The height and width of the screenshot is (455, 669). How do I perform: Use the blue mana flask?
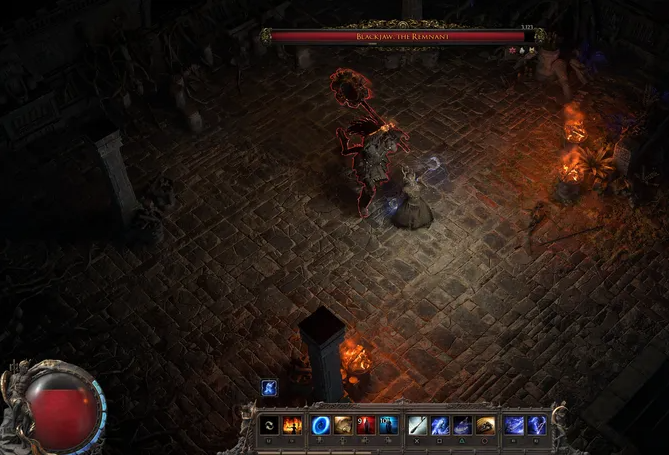click(388, 425)
